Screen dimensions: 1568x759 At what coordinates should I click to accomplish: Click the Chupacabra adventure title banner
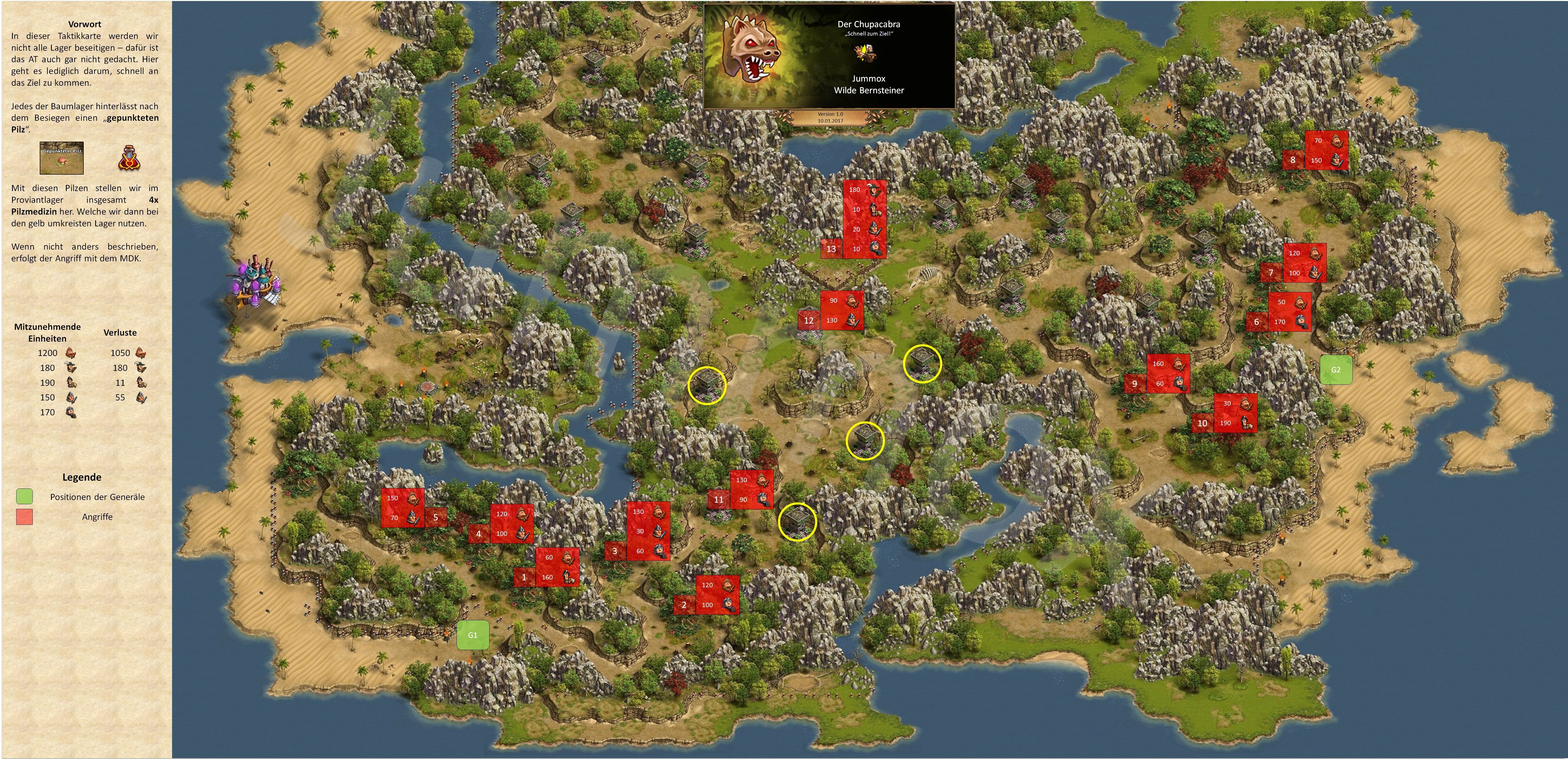click(x=829, y=56)
